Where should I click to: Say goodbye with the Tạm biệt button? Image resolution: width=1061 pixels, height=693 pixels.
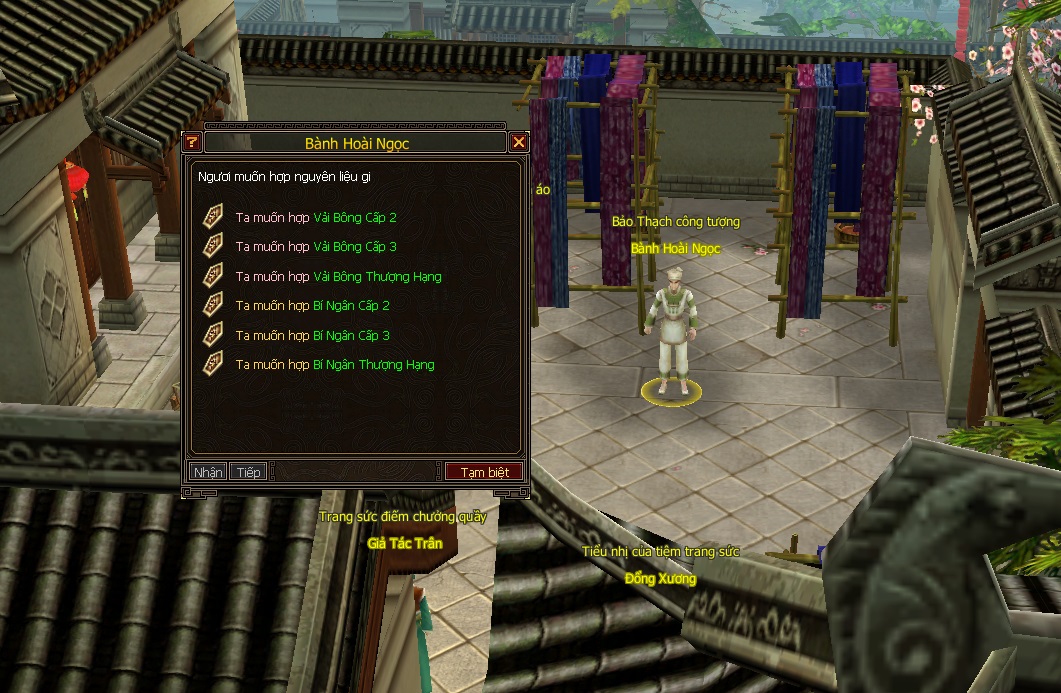pyautogui.click(x=484, y=472)
